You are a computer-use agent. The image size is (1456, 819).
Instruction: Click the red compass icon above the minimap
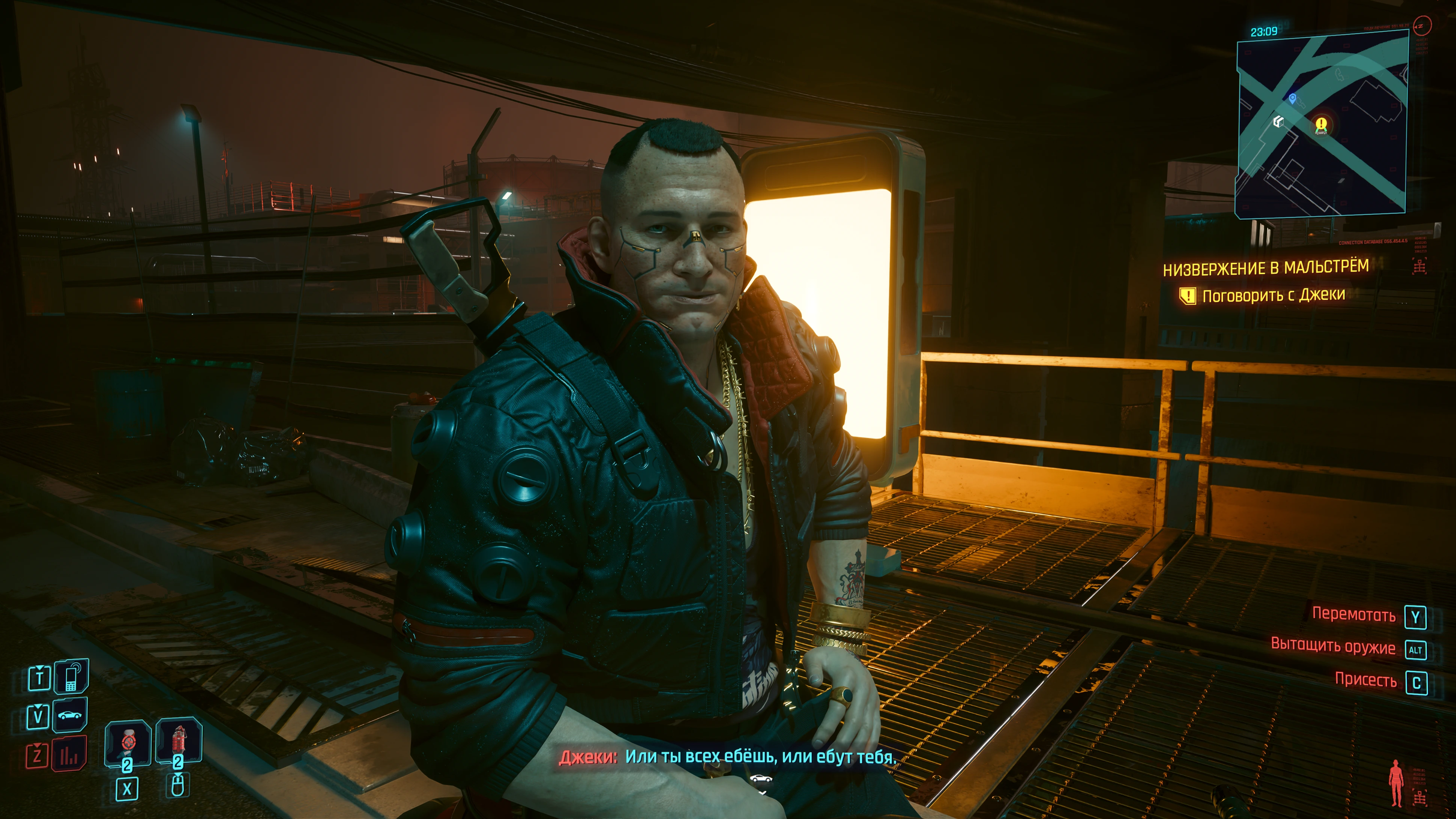point(1423,26)
